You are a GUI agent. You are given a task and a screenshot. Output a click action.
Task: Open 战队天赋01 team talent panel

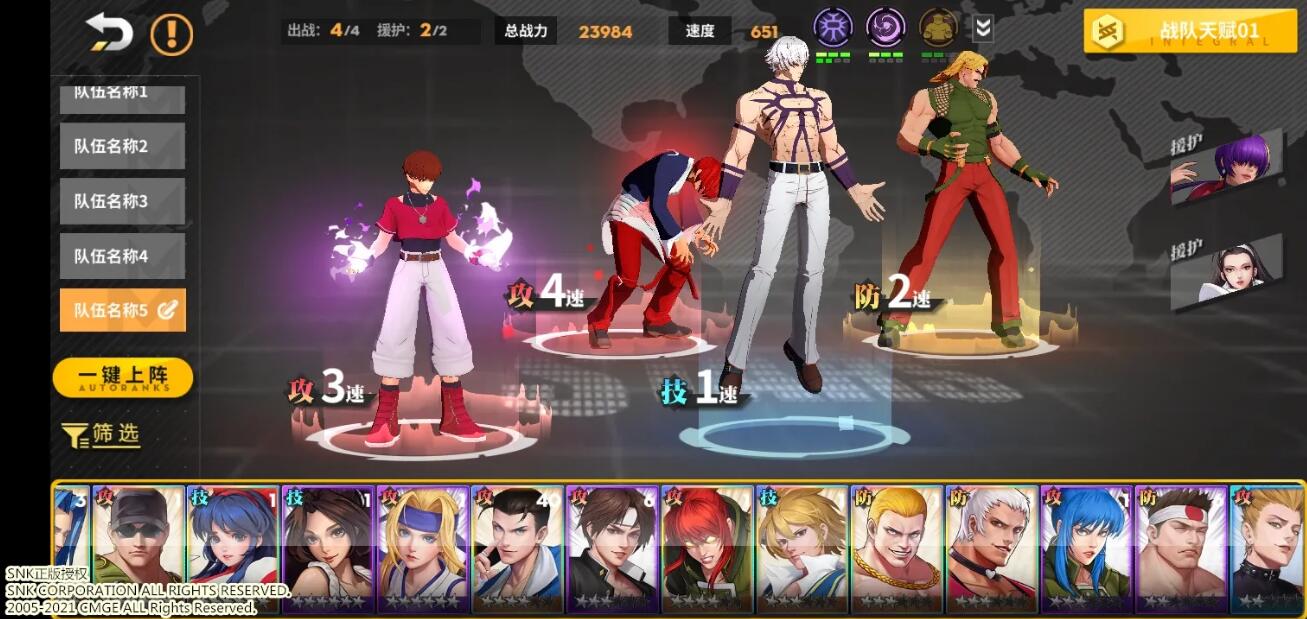tap(1189, 31)
